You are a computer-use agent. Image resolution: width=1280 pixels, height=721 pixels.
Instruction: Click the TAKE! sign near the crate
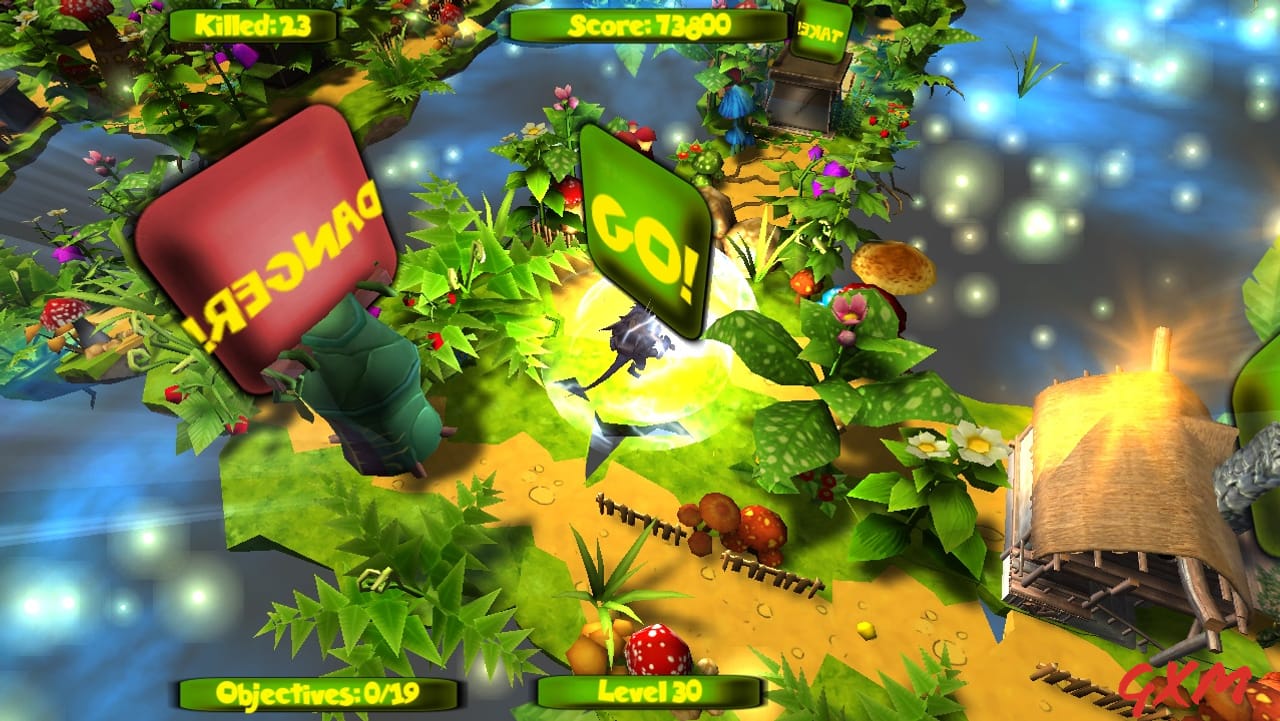point(822,30)
